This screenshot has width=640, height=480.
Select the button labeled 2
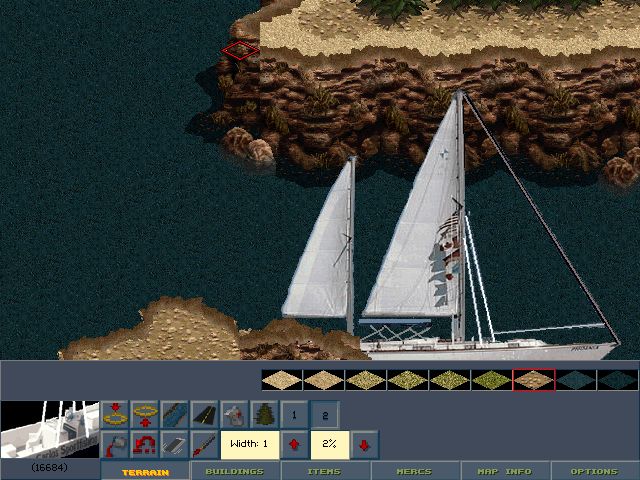coord(324,413)
